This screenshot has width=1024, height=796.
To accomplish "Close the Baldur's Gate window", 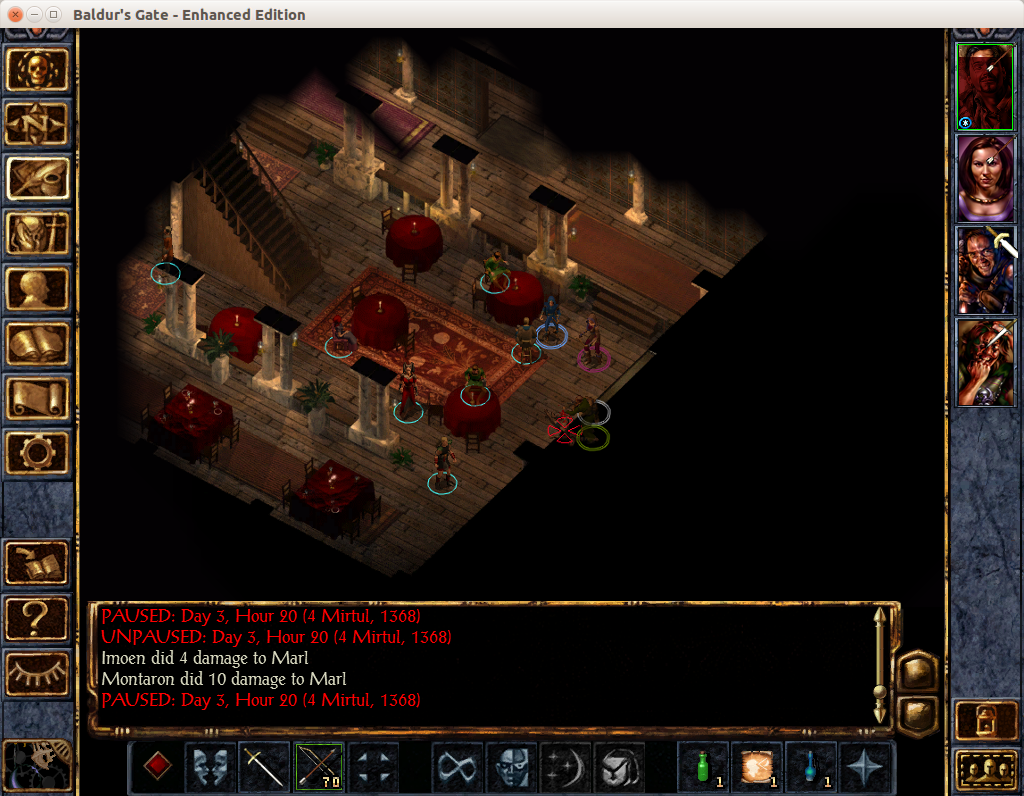I will pyautogui.click(x=15, y=15).
